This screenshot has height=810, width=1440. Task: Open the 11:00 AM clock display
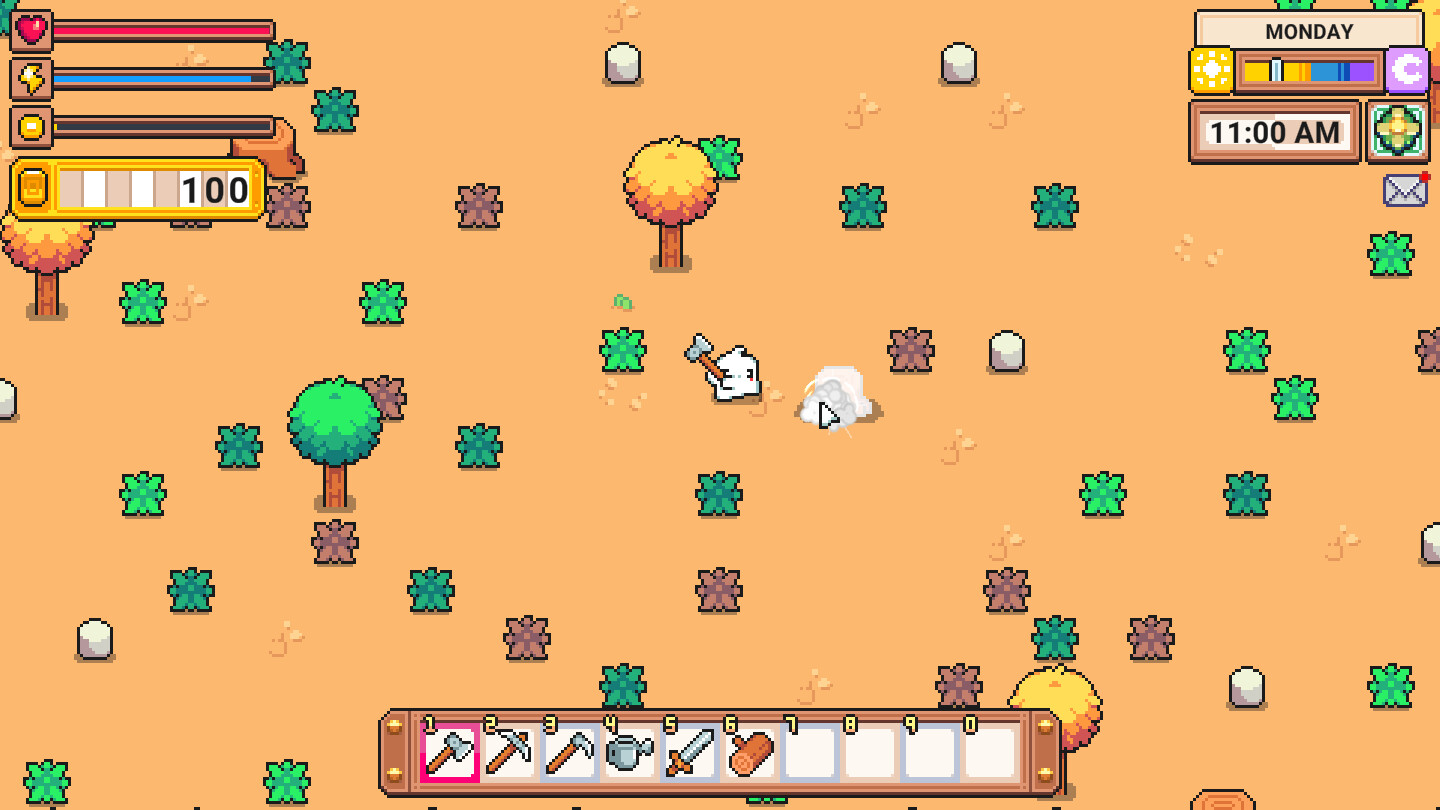pyautogui.click(x=1276, y=131)
